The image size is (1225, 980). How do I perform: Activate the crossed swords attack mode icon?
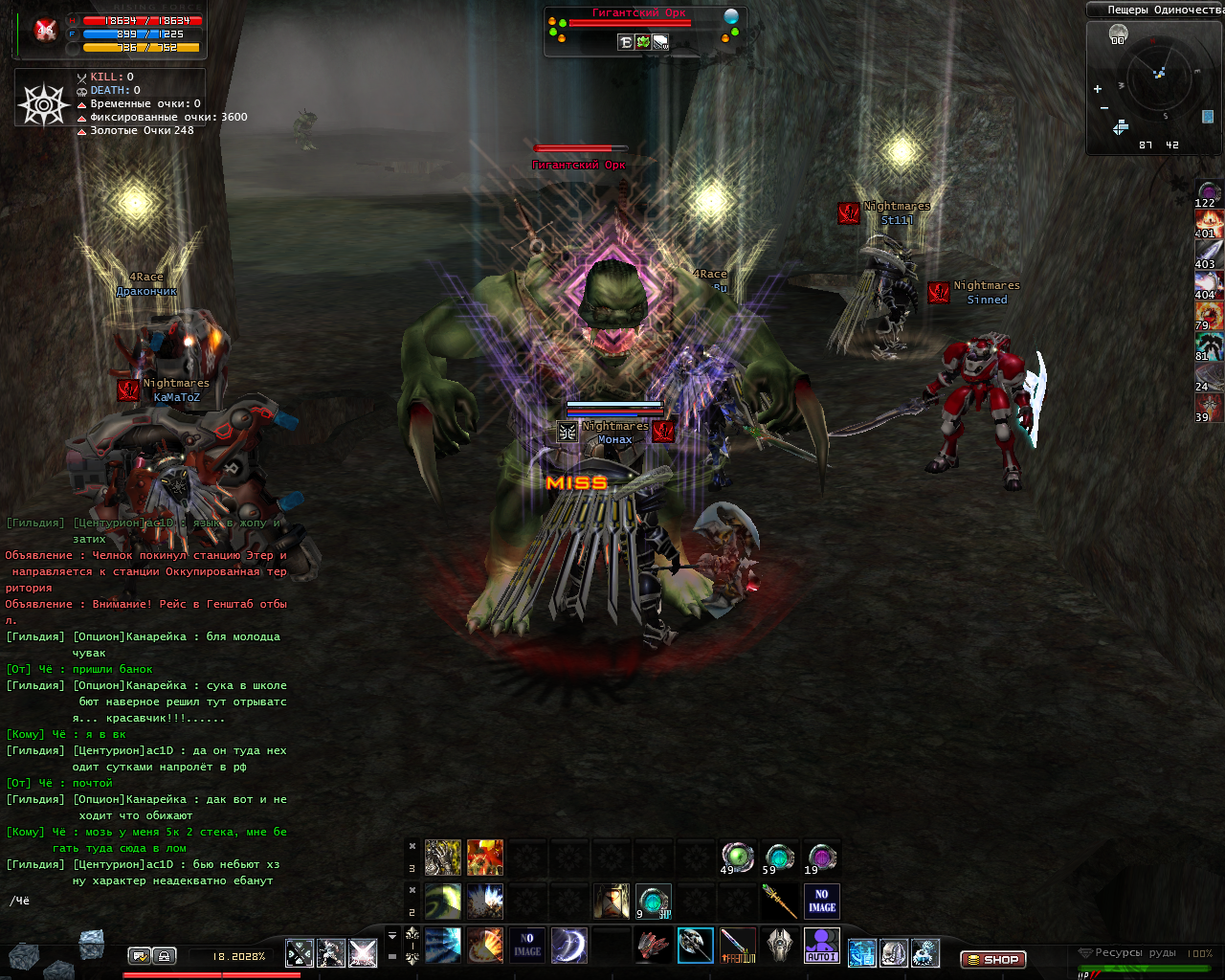point(300,953)
